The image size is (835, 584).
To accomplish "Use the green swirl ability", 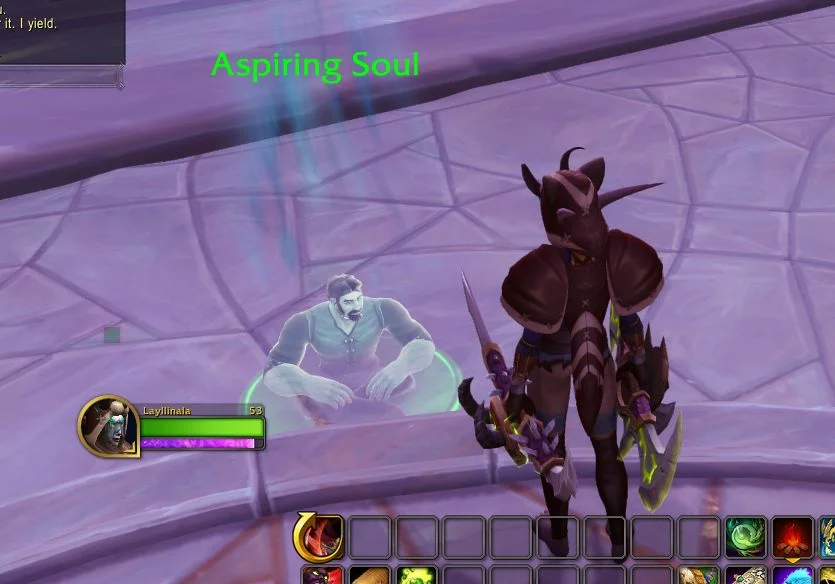I will (745, 537).
